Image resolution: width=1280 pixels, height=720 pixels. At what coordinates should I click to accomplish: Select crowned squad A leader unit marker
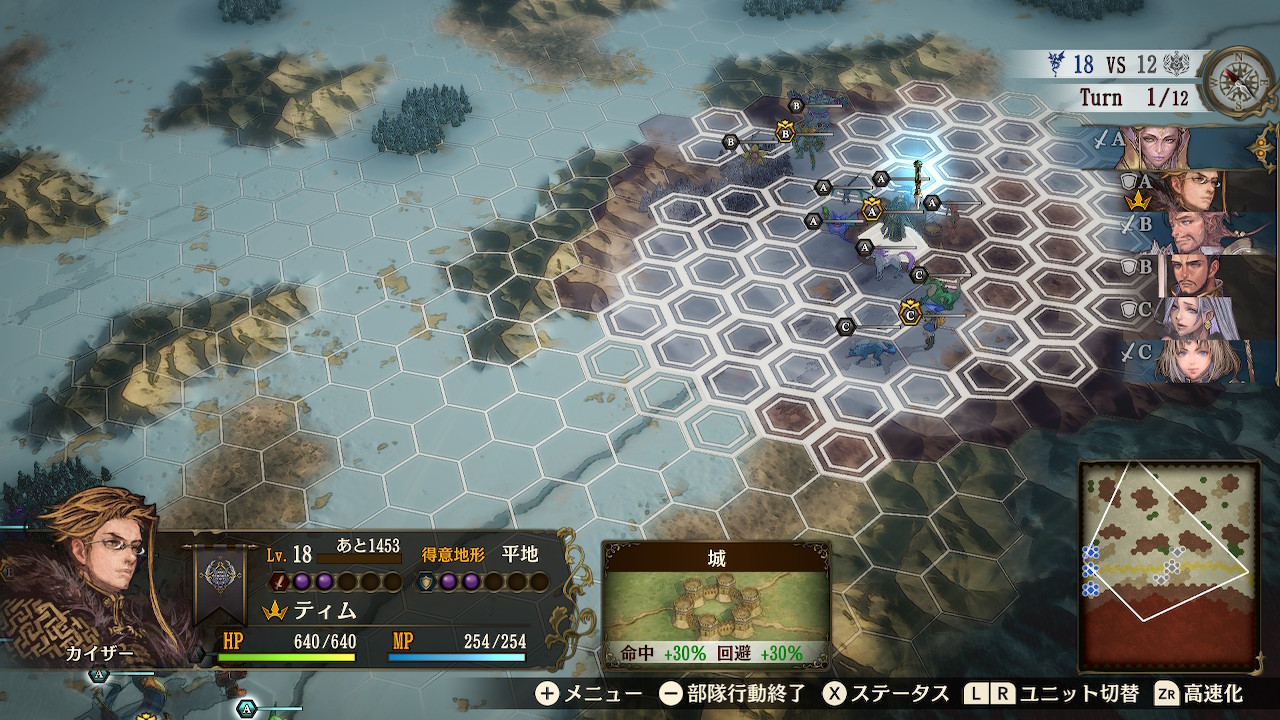(x=871, y=211)
